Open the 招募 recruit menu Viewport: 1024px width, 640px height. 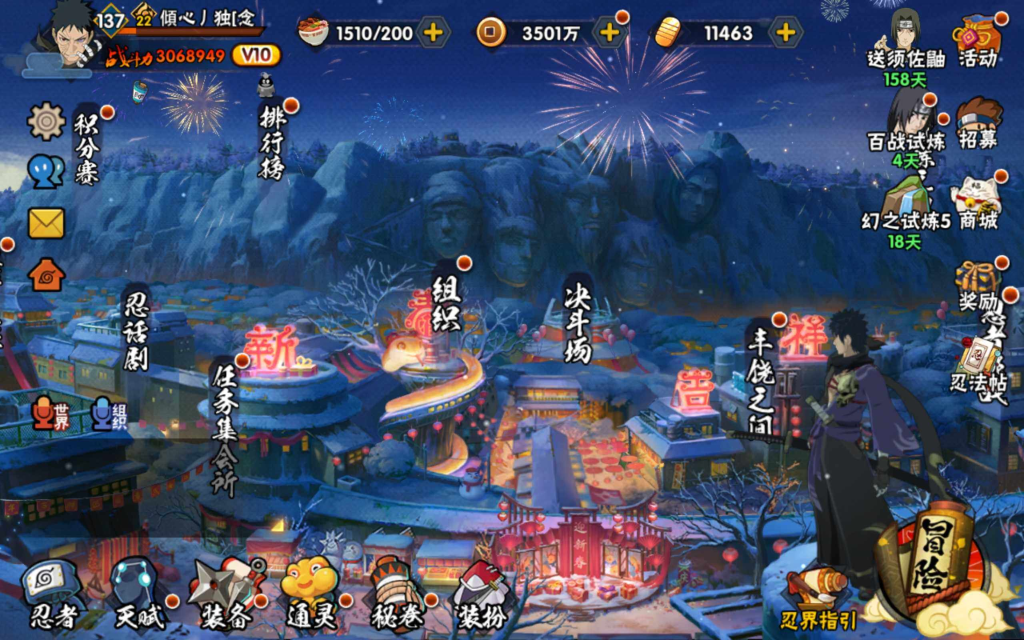(978, 125)
